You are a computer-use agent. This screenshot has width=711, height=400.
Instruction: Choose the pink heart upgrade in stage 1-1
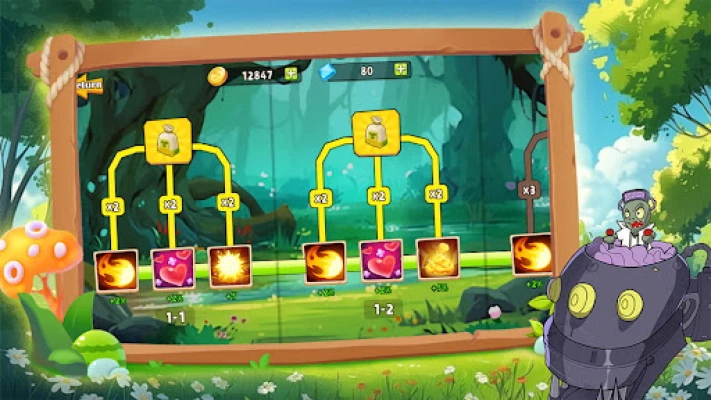(172, 268)
